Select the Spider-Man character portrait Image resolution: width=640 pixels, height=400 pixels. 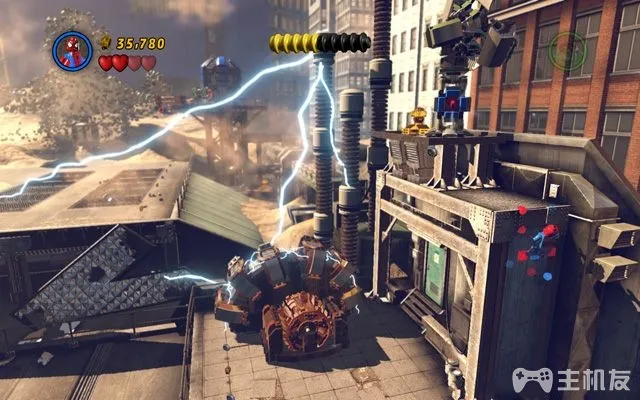pyautogui.click(x=72, y=50)
